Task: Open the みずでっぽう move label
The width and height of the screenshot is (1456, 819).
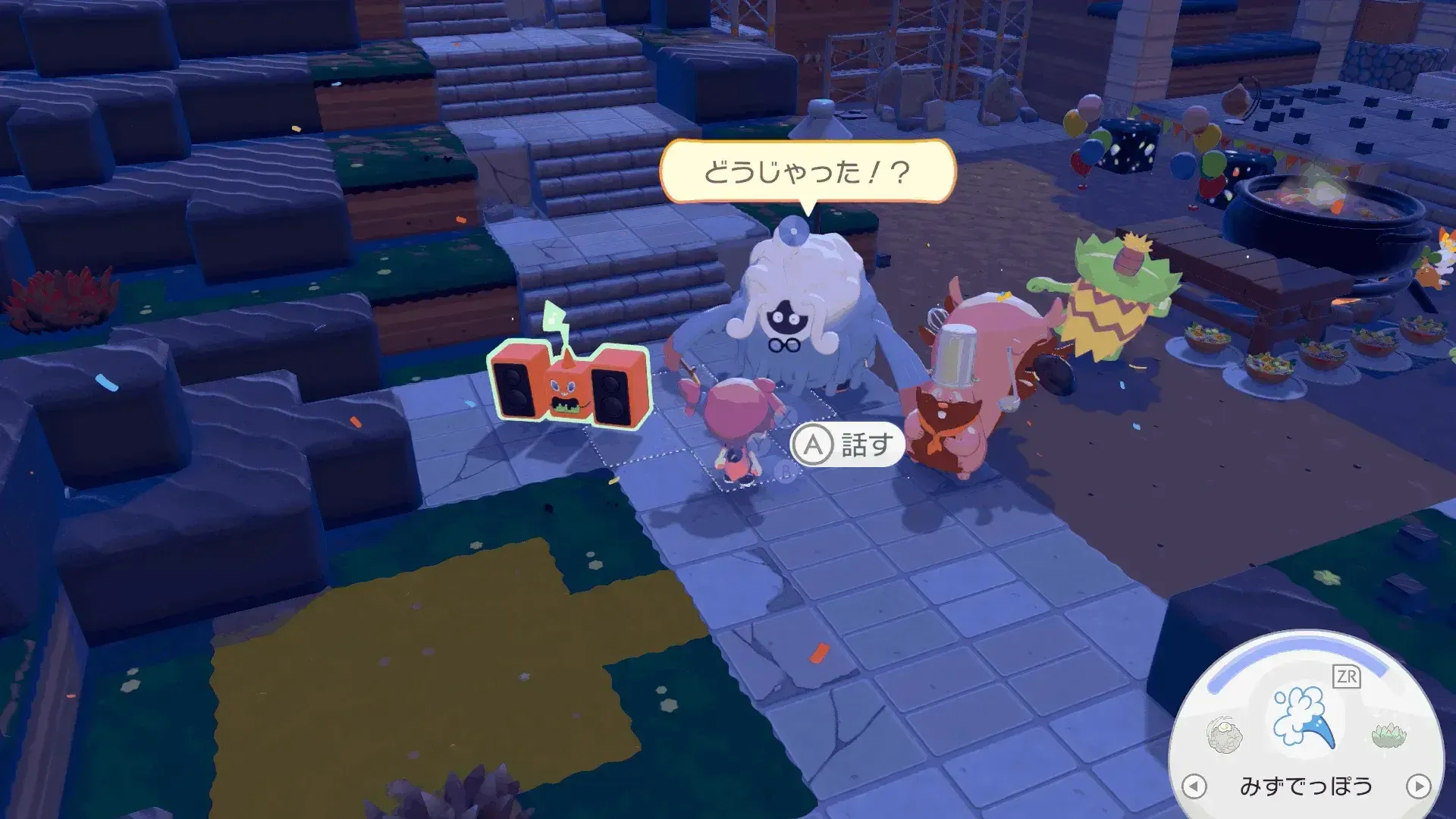Action: (x=1307, y=786)
